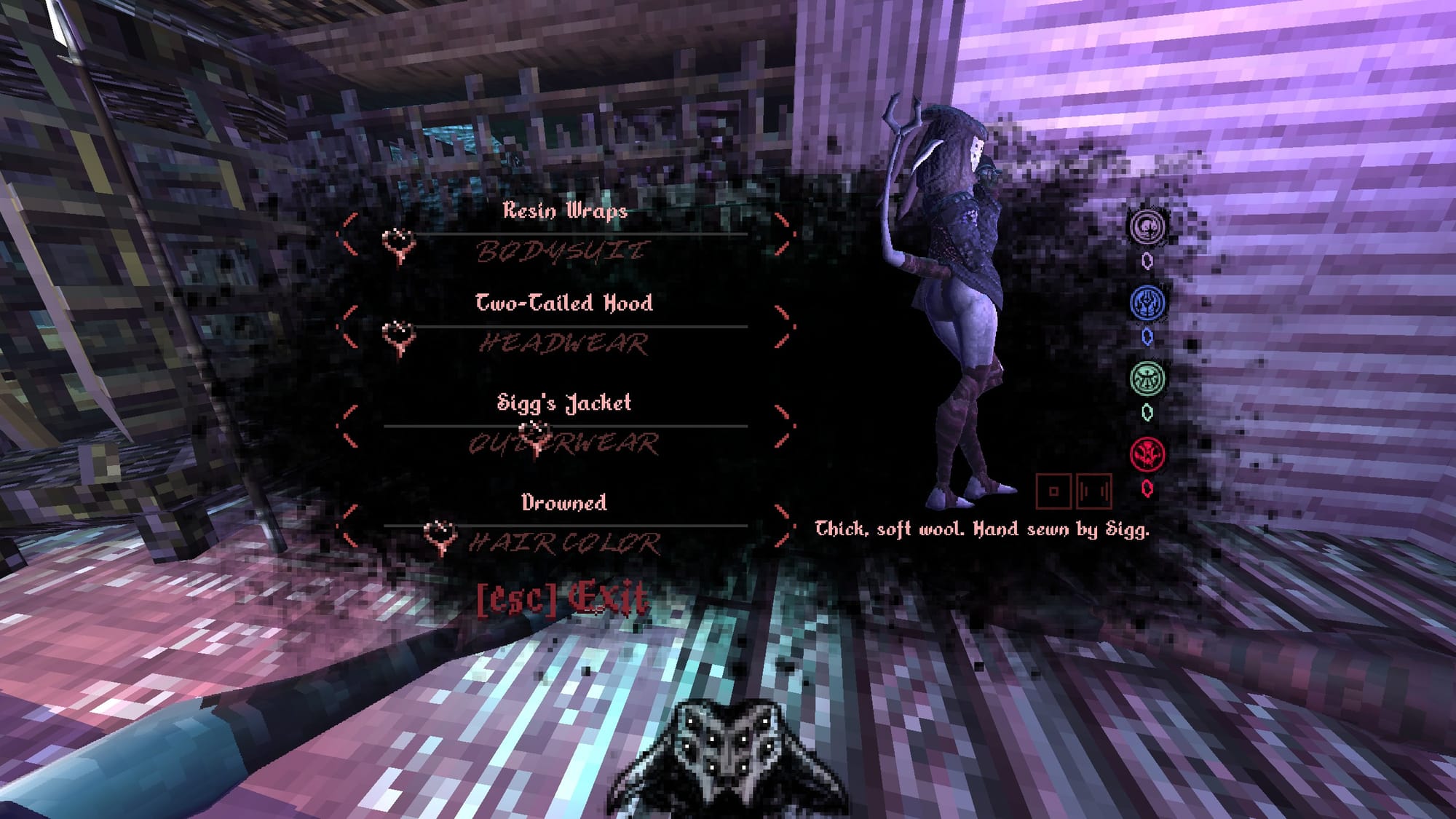Click the box button with vertical bars
The image size is (1456, 819).
[x=1093, y=491]
